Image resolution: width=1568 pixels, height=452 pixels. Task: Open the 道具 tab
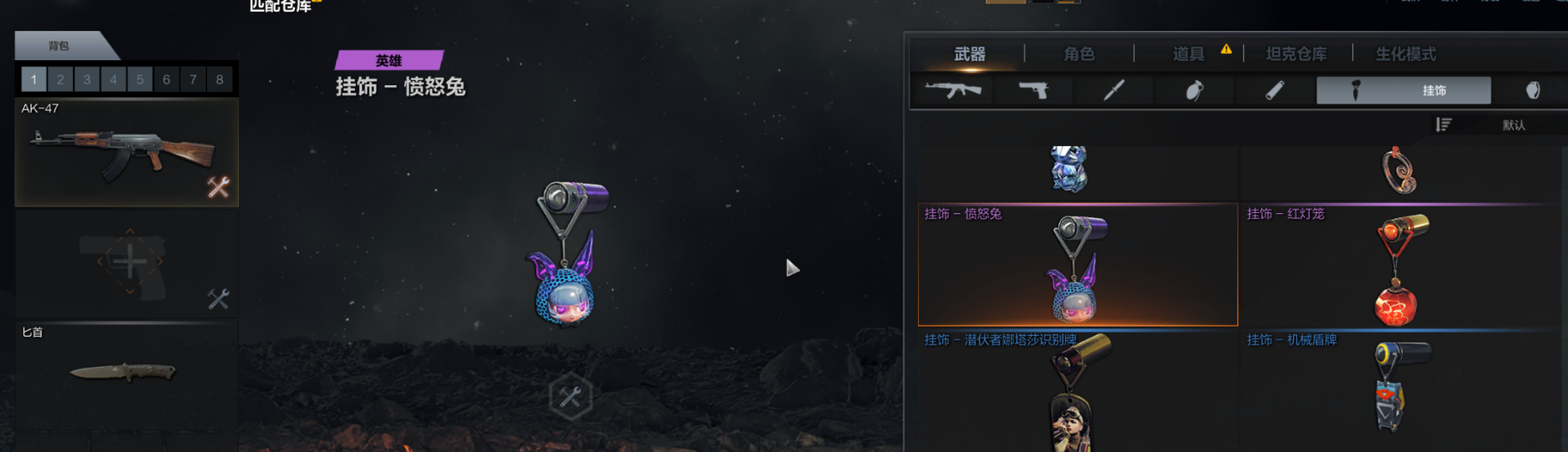pyautogui.click(x=1188, y=54)
